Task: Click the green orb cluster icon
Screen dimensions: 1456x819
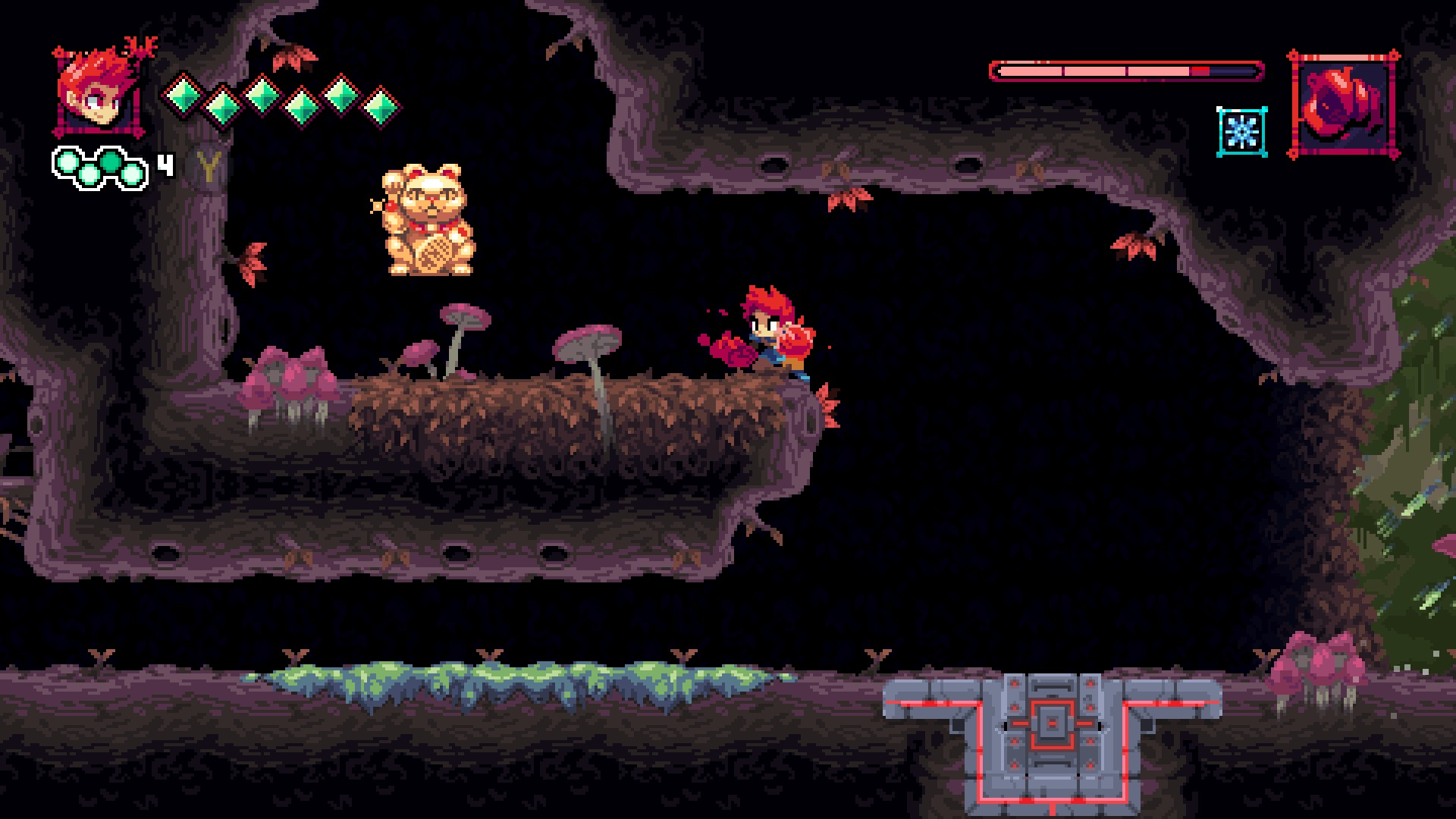Action: pos(100,168)
